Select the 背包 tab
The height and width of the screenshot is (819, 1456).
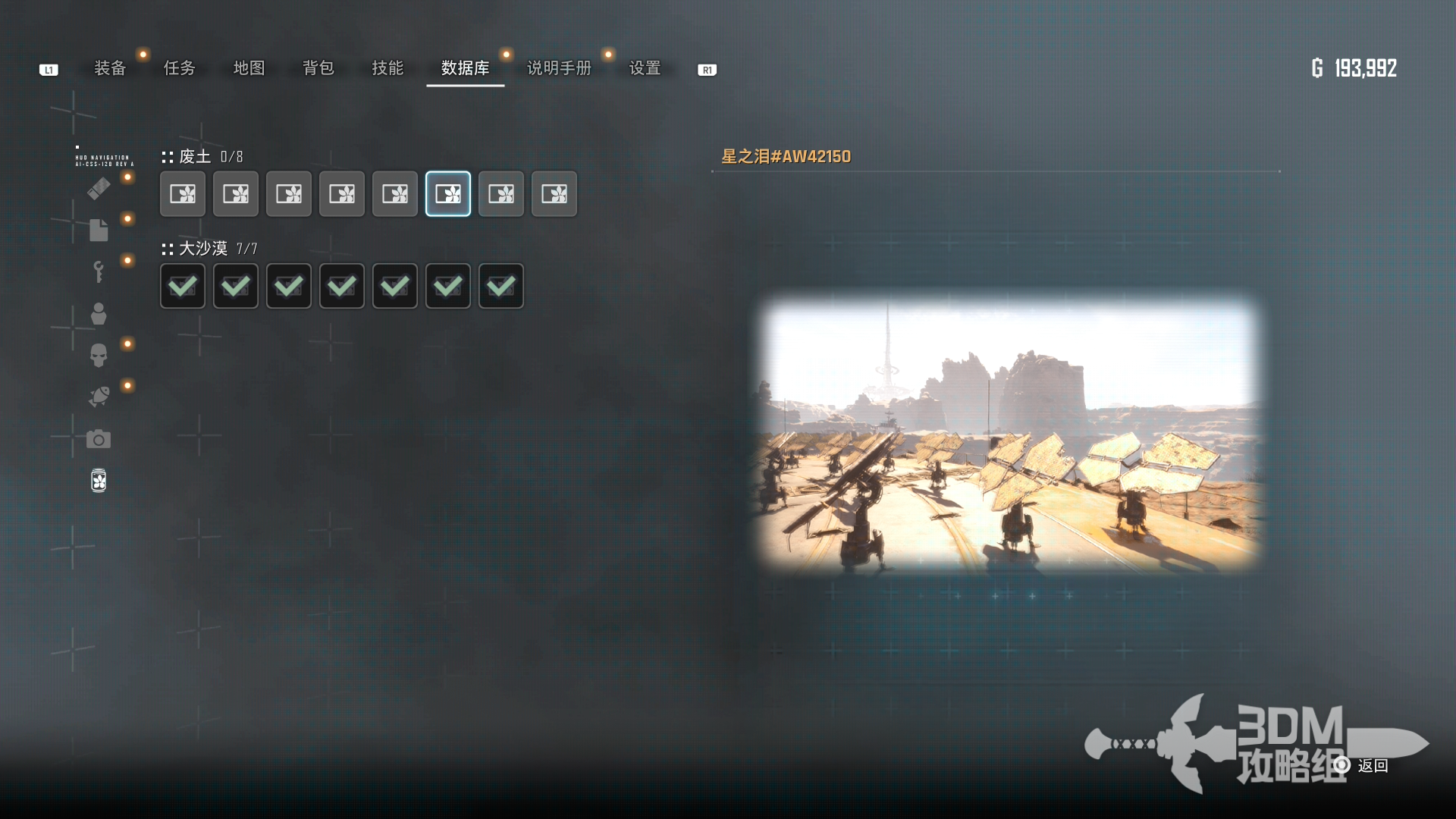(318, 68)
